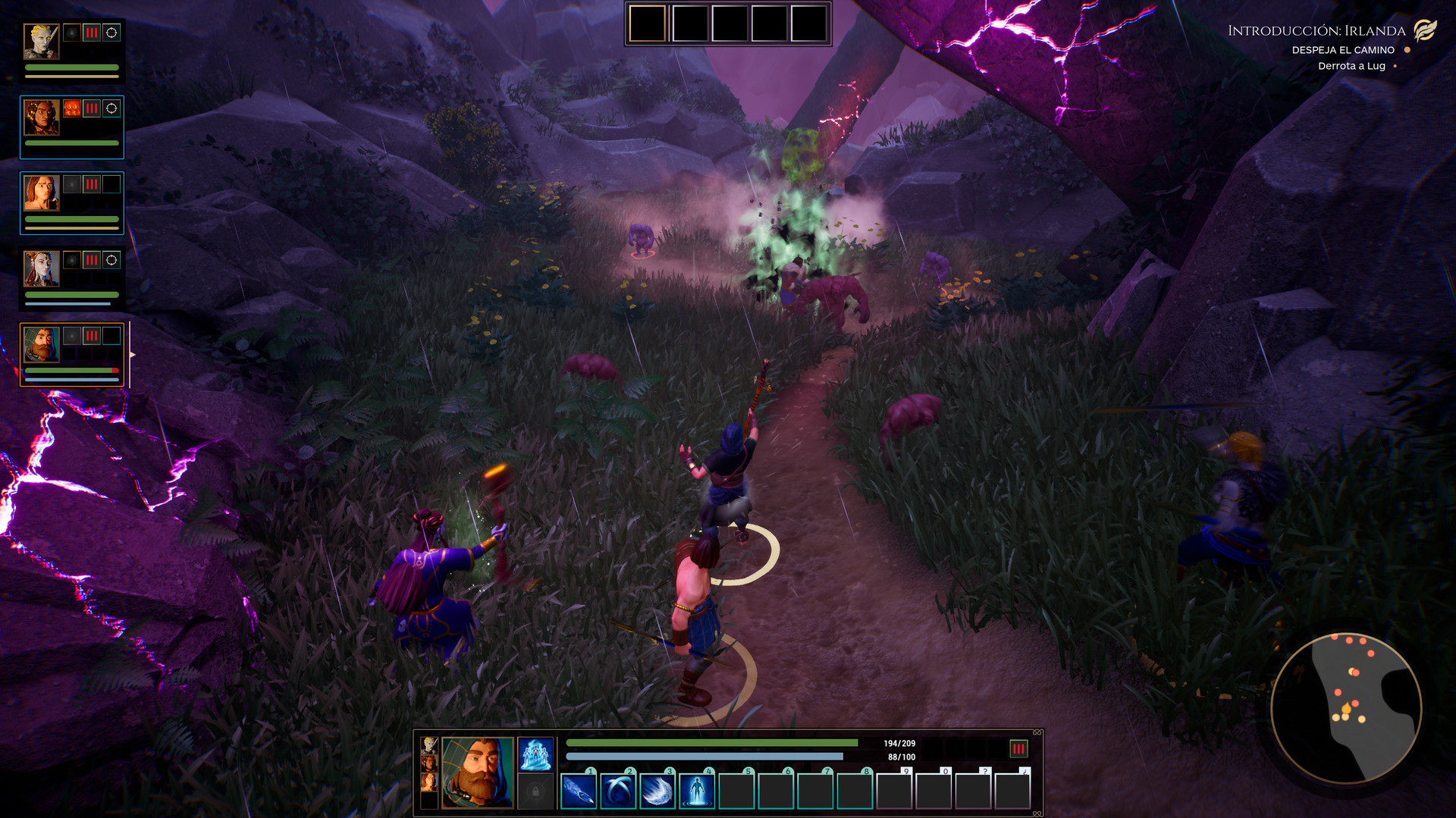Expand the fifth party member panel via its side arrow
This screenshot has height=818, width=1456.
132,353
